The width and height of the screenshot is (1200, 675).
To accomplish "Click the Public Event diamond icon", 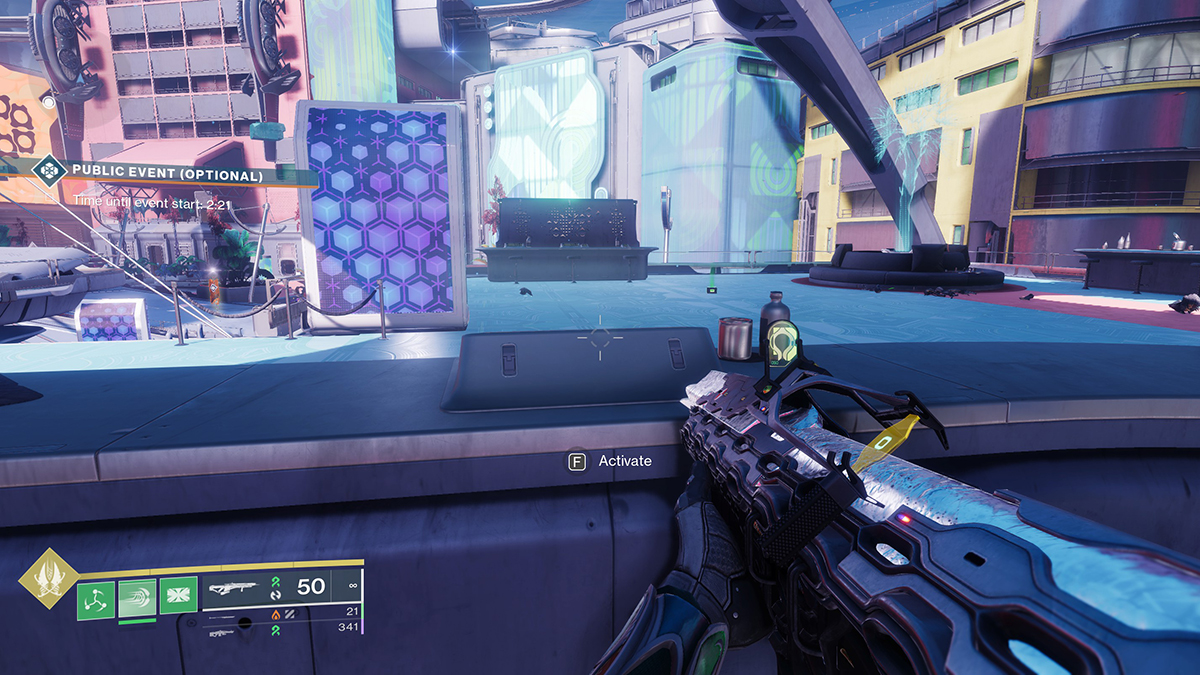I will point(47,171).
